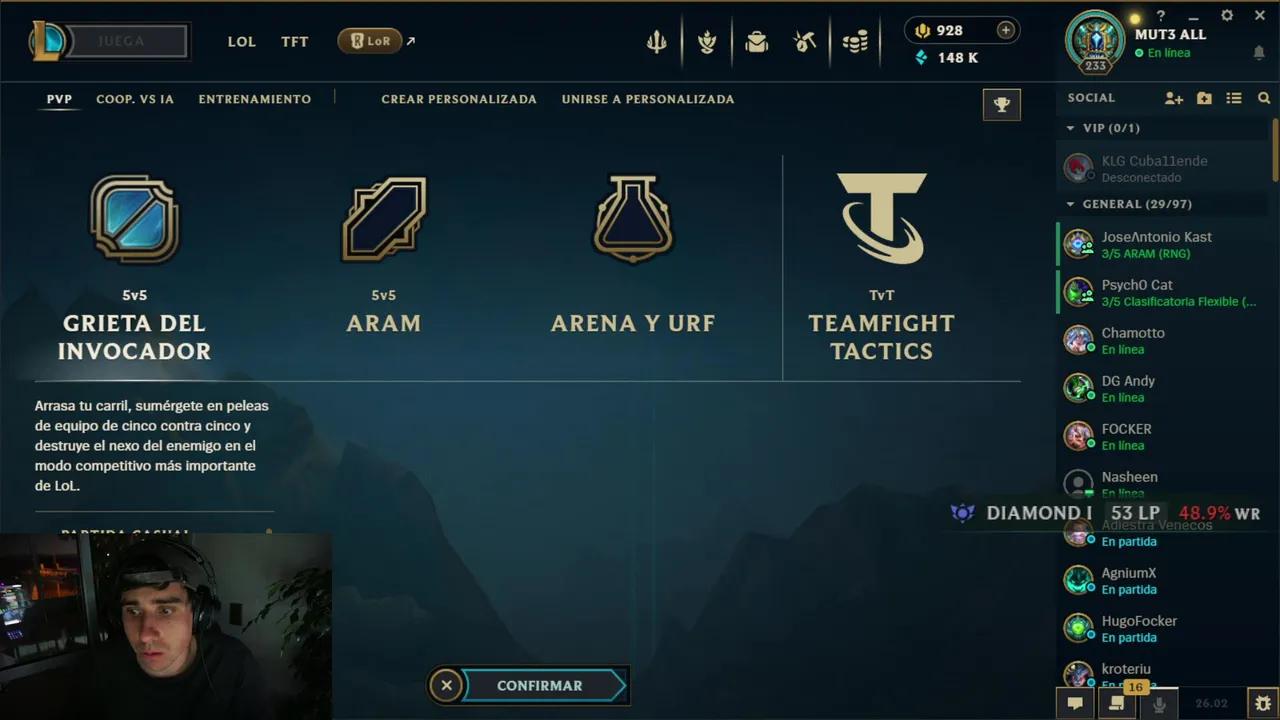1280x720 pixels.
Task: Click CREAR PERSONALIZADA to make a custom game
Action: point(458,99)
